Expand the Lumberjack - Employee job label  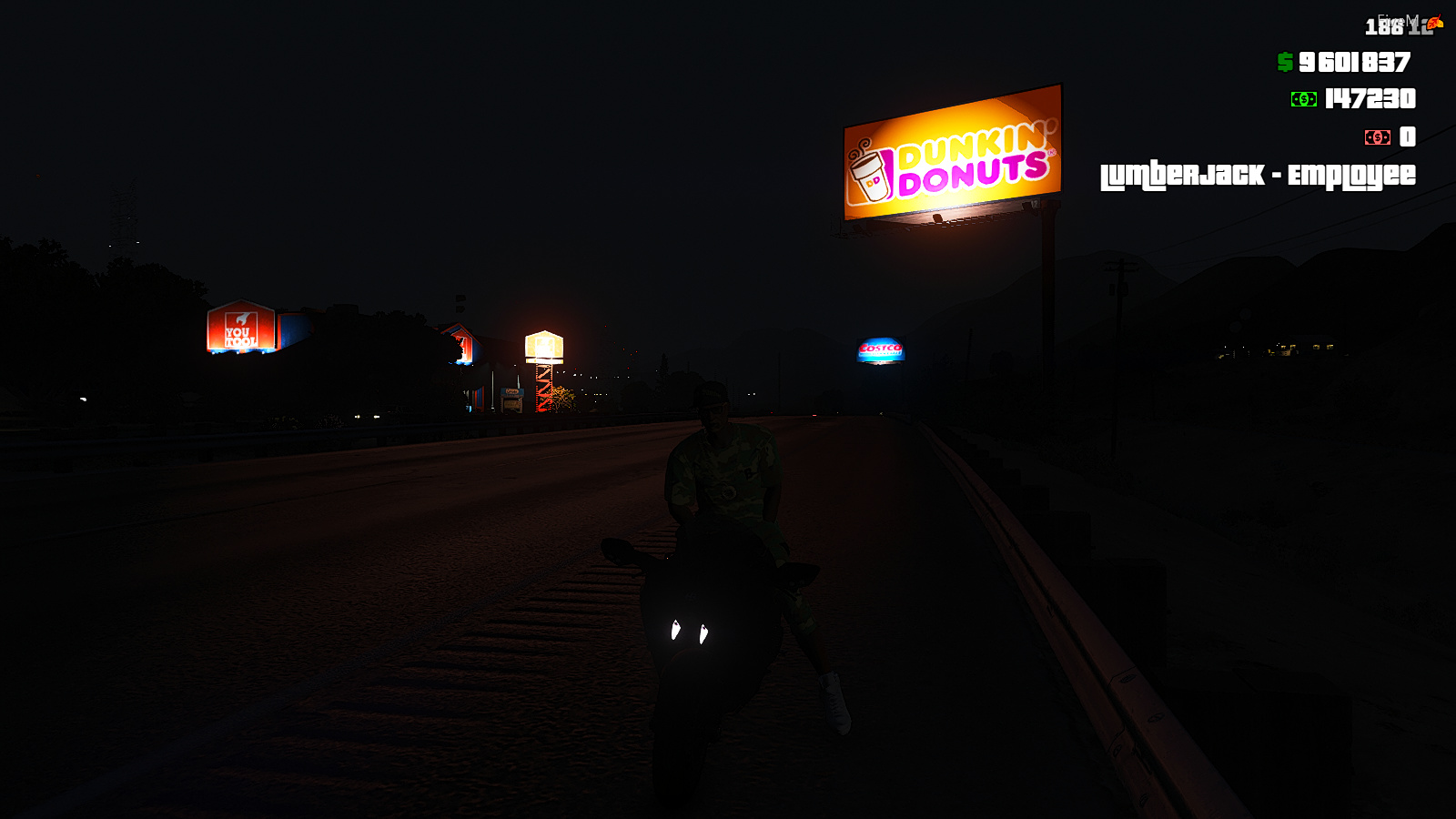click(1258, 175)
